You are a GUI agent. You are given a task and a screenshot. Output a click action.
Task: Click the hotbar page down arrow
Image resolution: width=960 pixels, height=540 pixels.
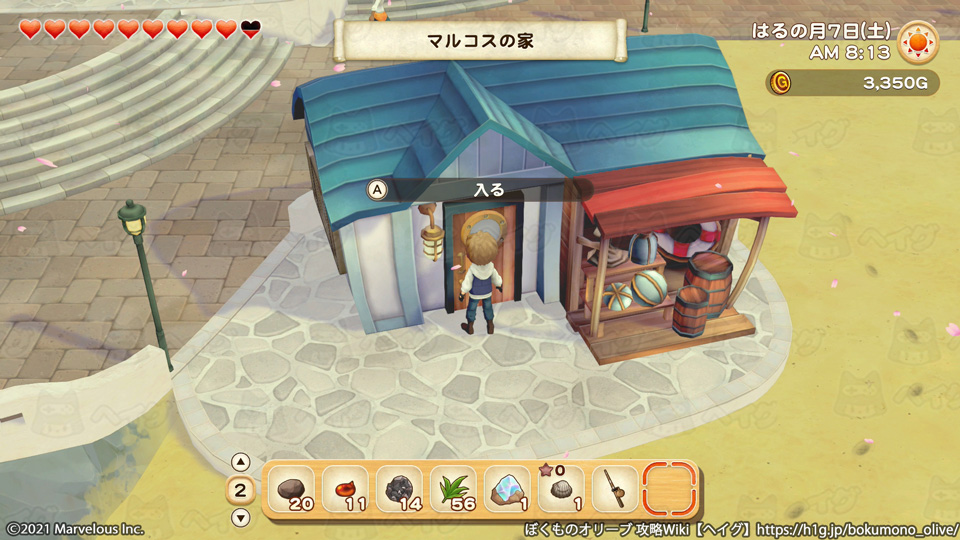pos(240,517)
